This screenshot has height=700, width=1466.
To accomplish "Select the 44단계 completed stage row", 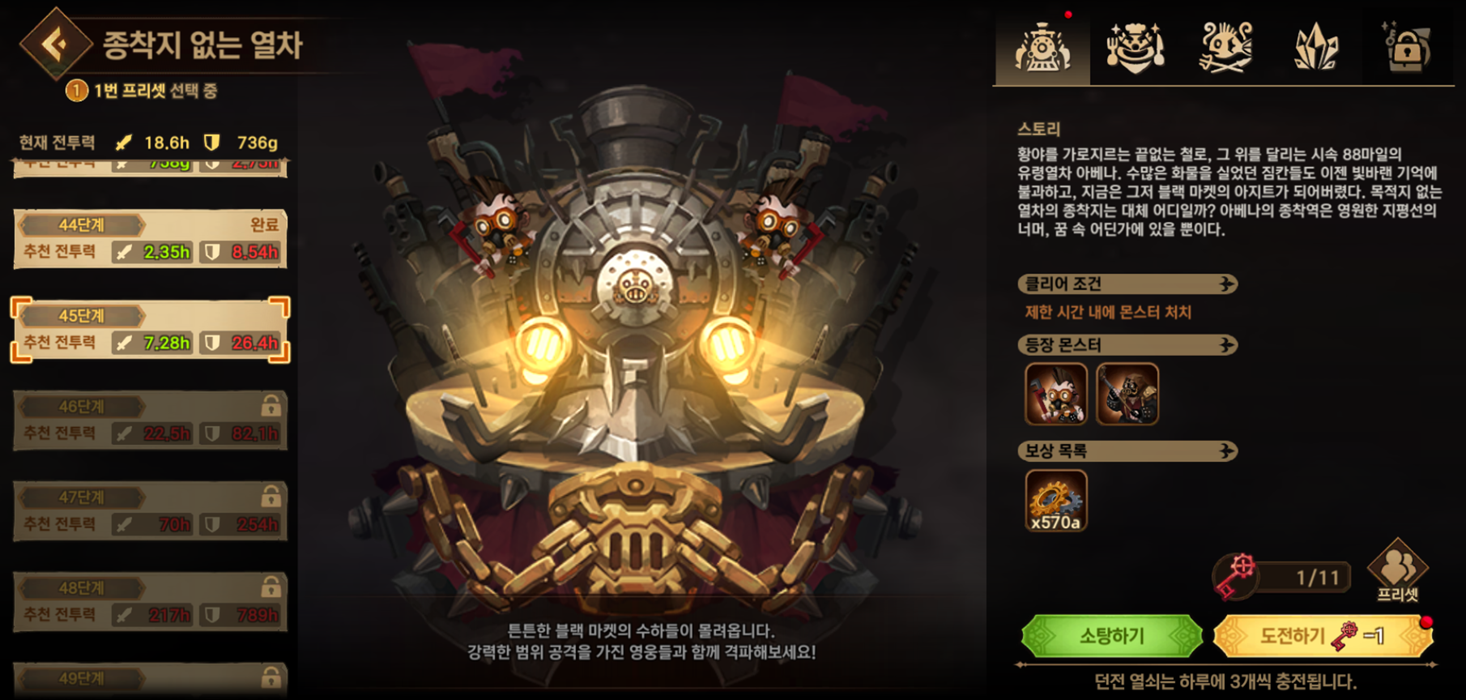I will [150, 239].
